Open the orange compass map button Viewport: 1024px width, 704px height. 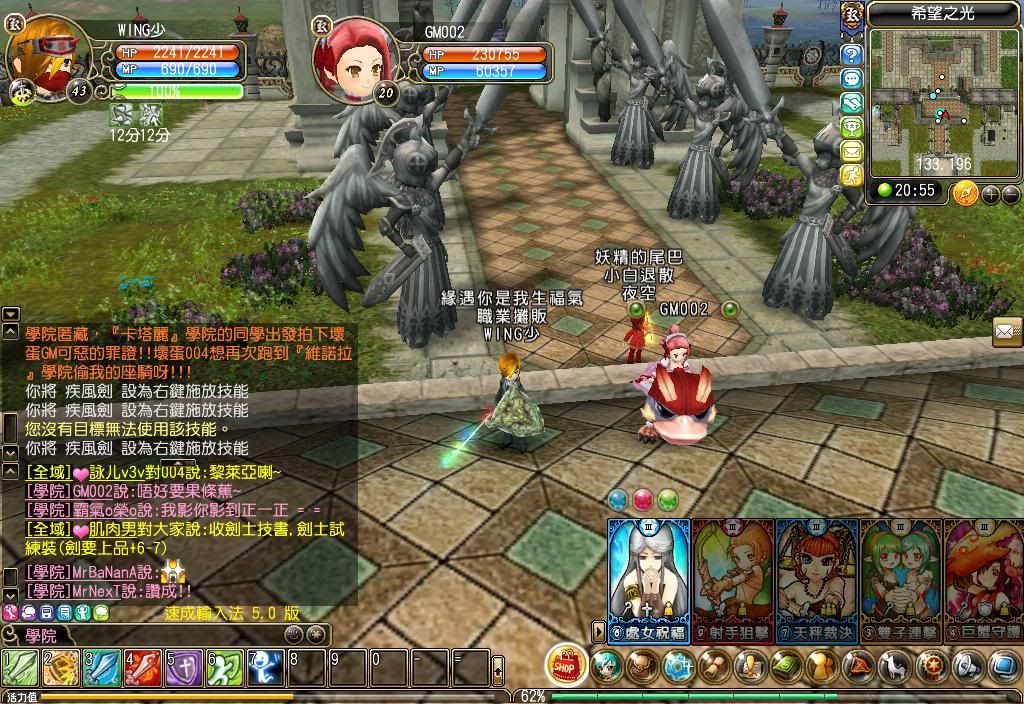click(x=966, y=192)
